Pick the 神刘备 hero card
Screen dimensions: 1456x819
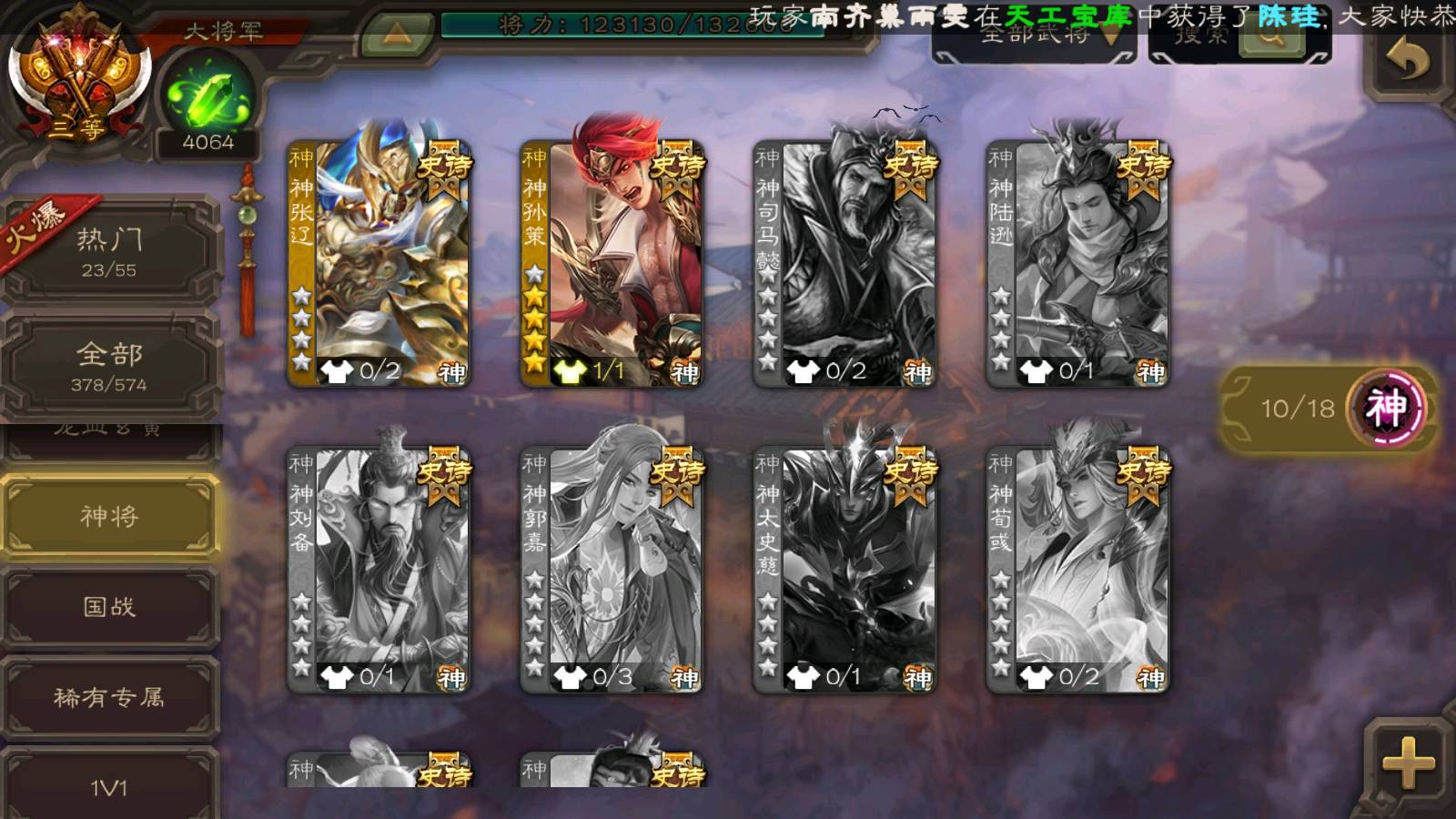(379, 570)
